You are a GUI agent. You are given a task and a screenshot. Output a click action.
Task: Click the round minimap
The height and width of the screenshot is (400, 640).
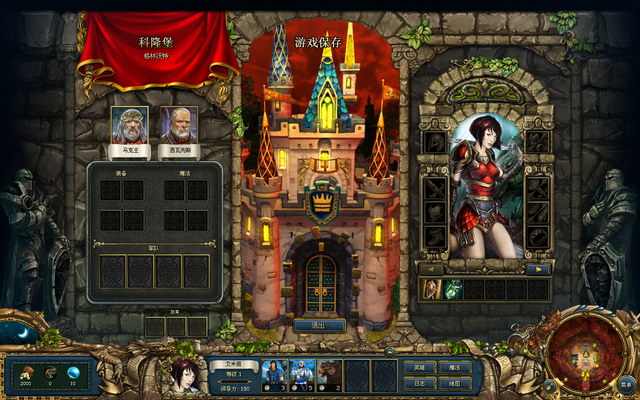coord(578,352)
